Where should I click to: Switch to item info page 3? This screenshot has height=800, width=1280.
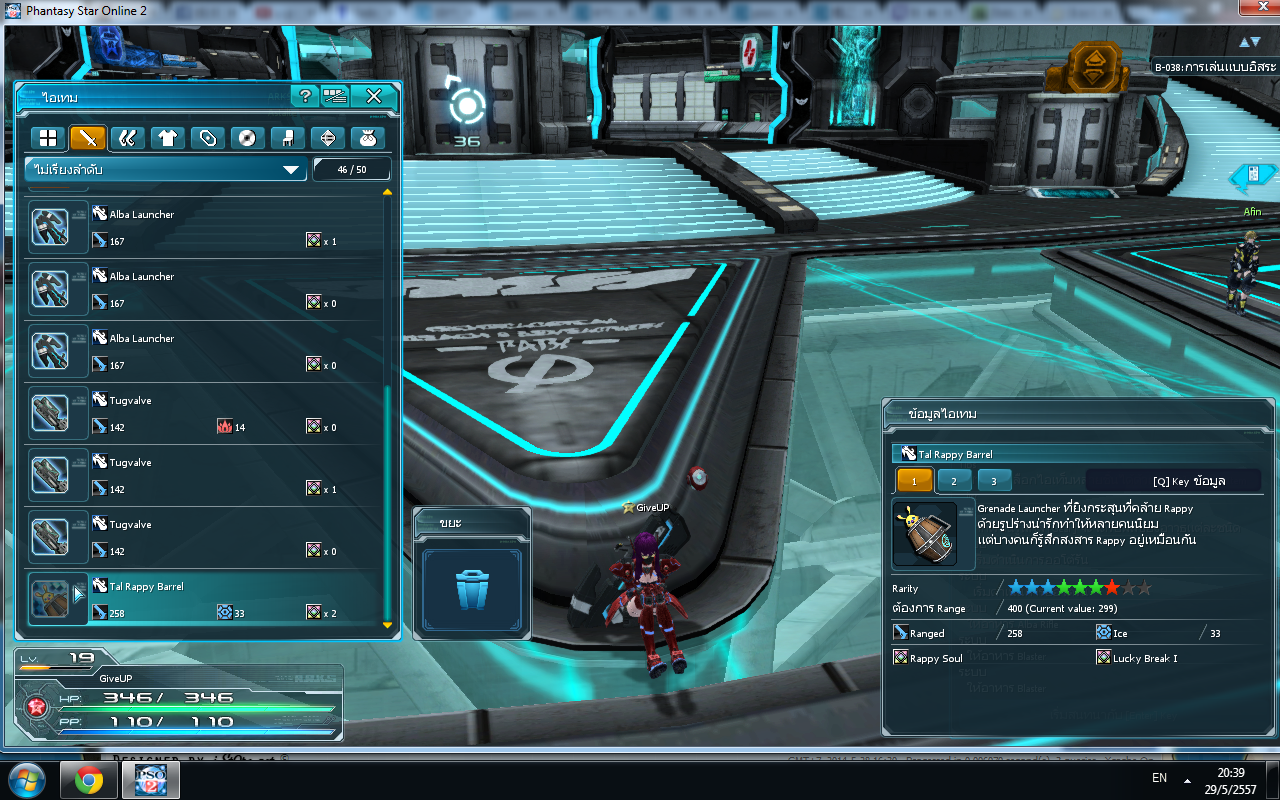[994, 481]
